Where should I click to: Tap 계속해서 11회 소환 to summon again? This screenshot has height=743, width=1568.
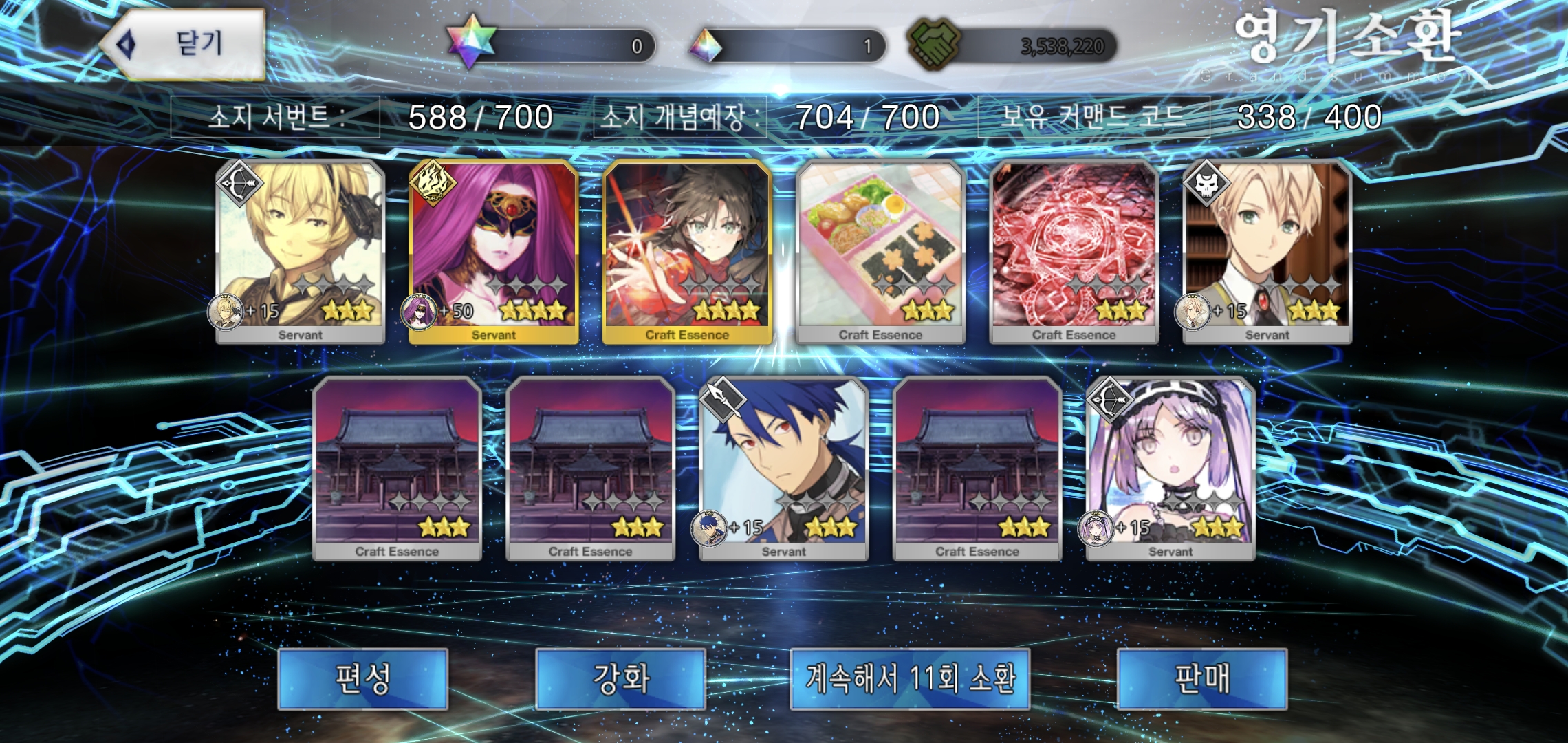point(909,678)
